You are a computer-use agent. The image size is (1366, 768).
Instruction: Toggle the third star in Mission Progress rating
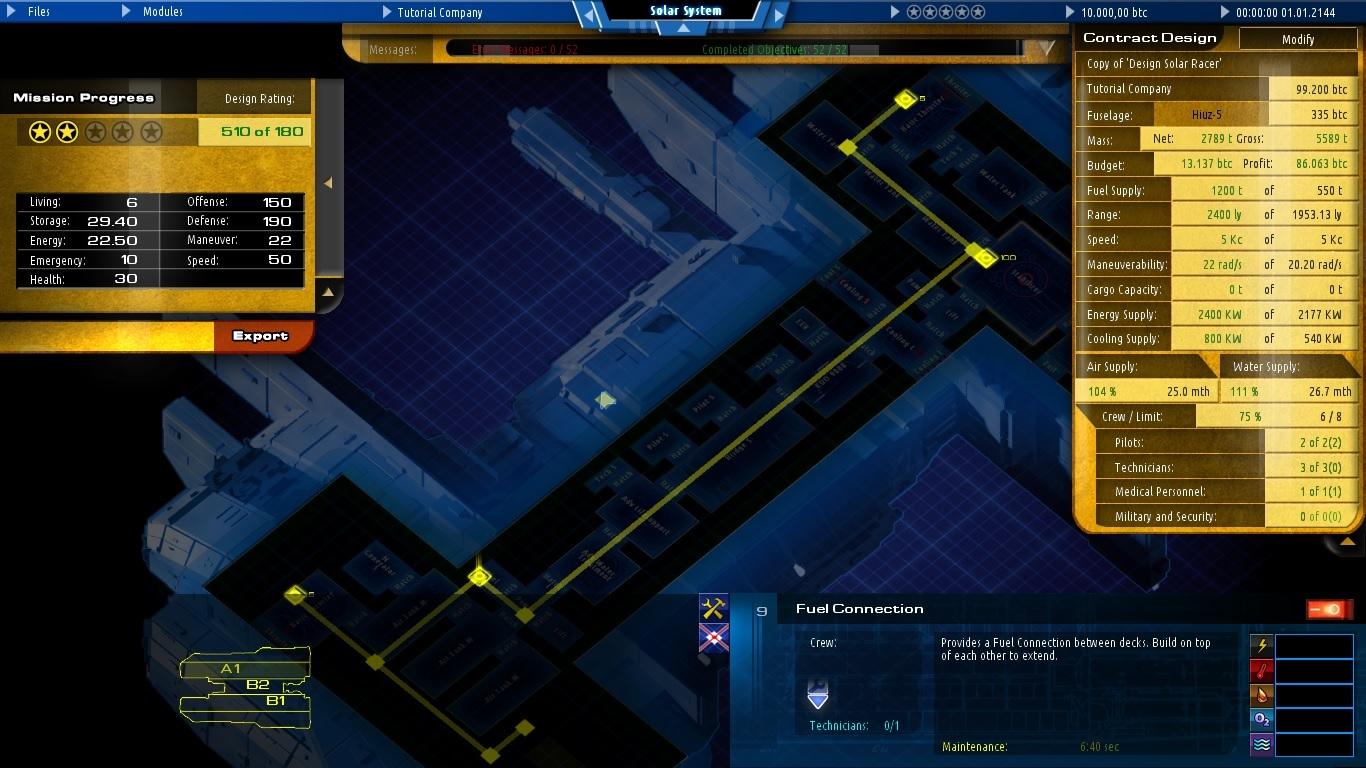click(x=92, y=130)
